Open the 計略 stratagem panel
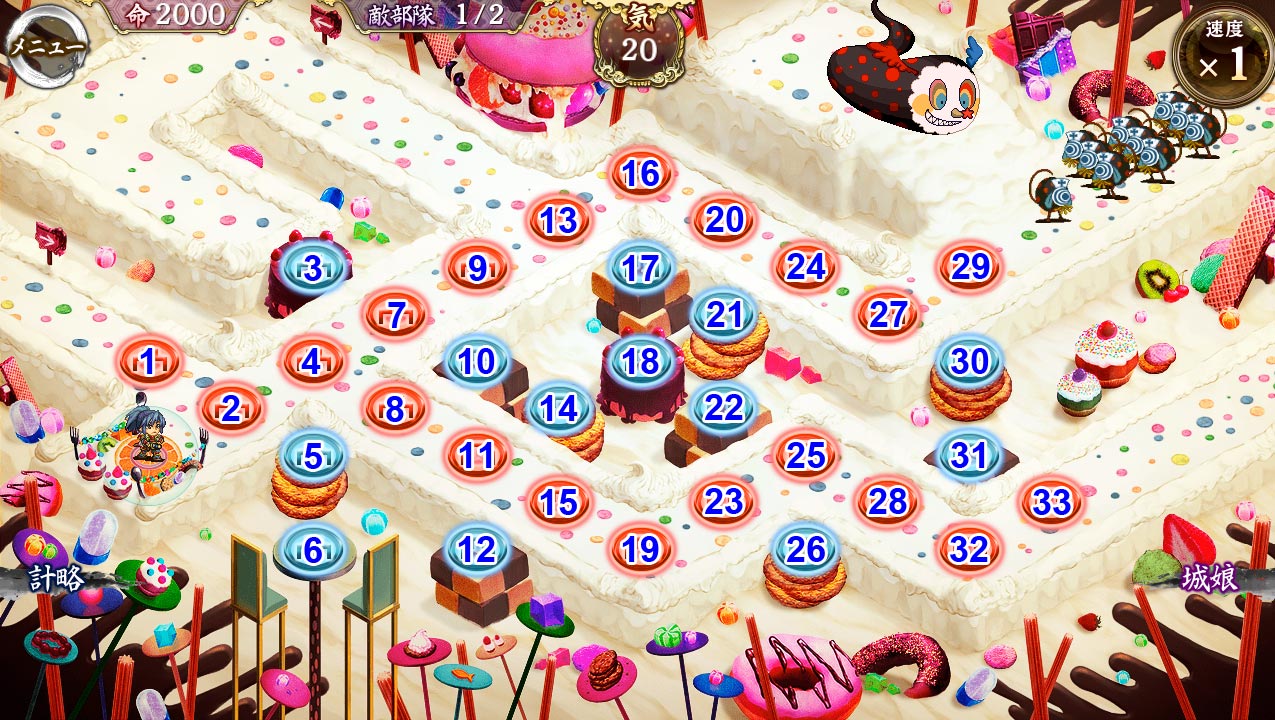The height and width of the screenshot is (720, 1275). [55, 580]
